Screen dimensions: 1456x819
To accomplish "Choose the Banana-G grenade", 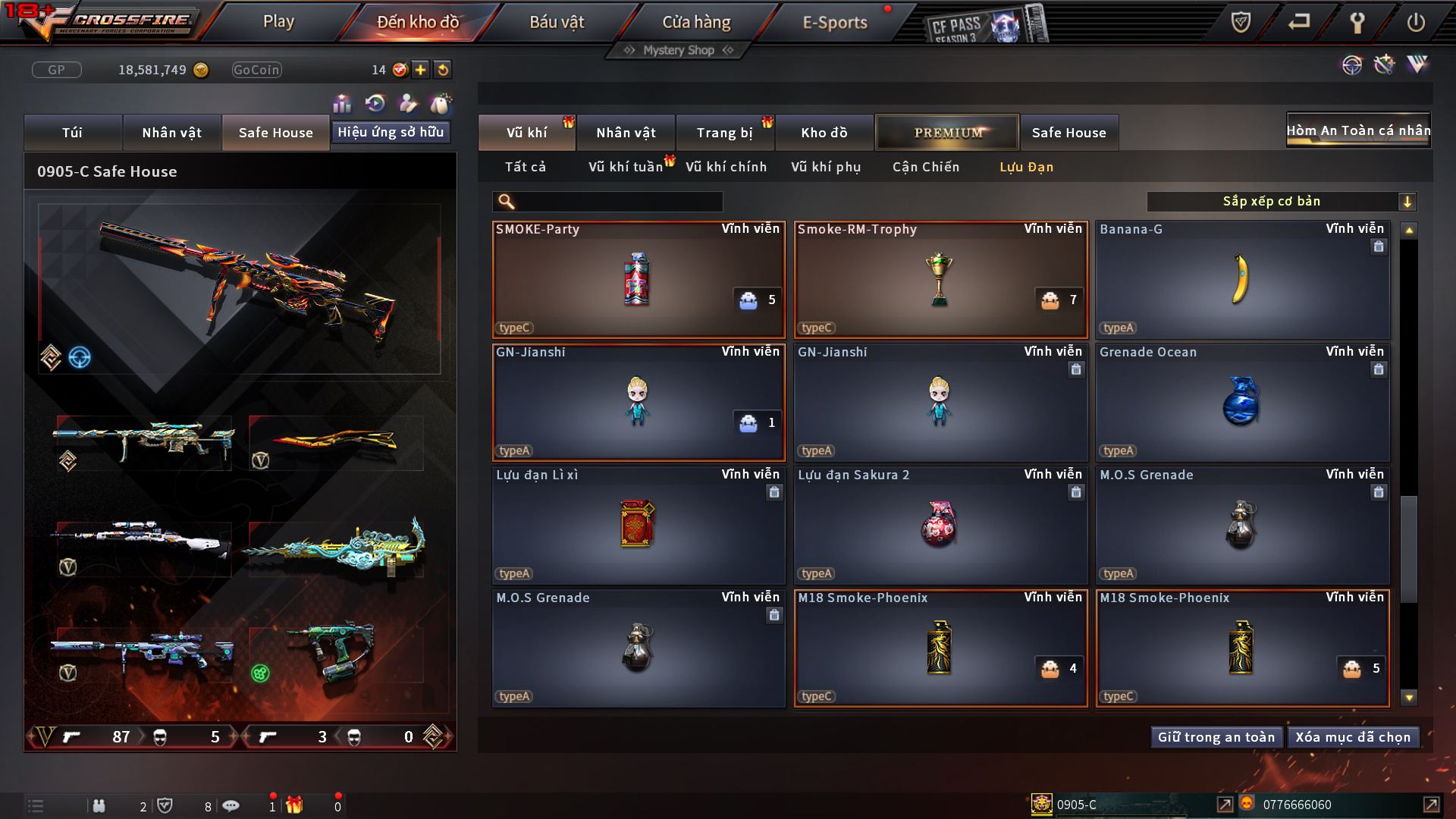I will click(1241, 280).
